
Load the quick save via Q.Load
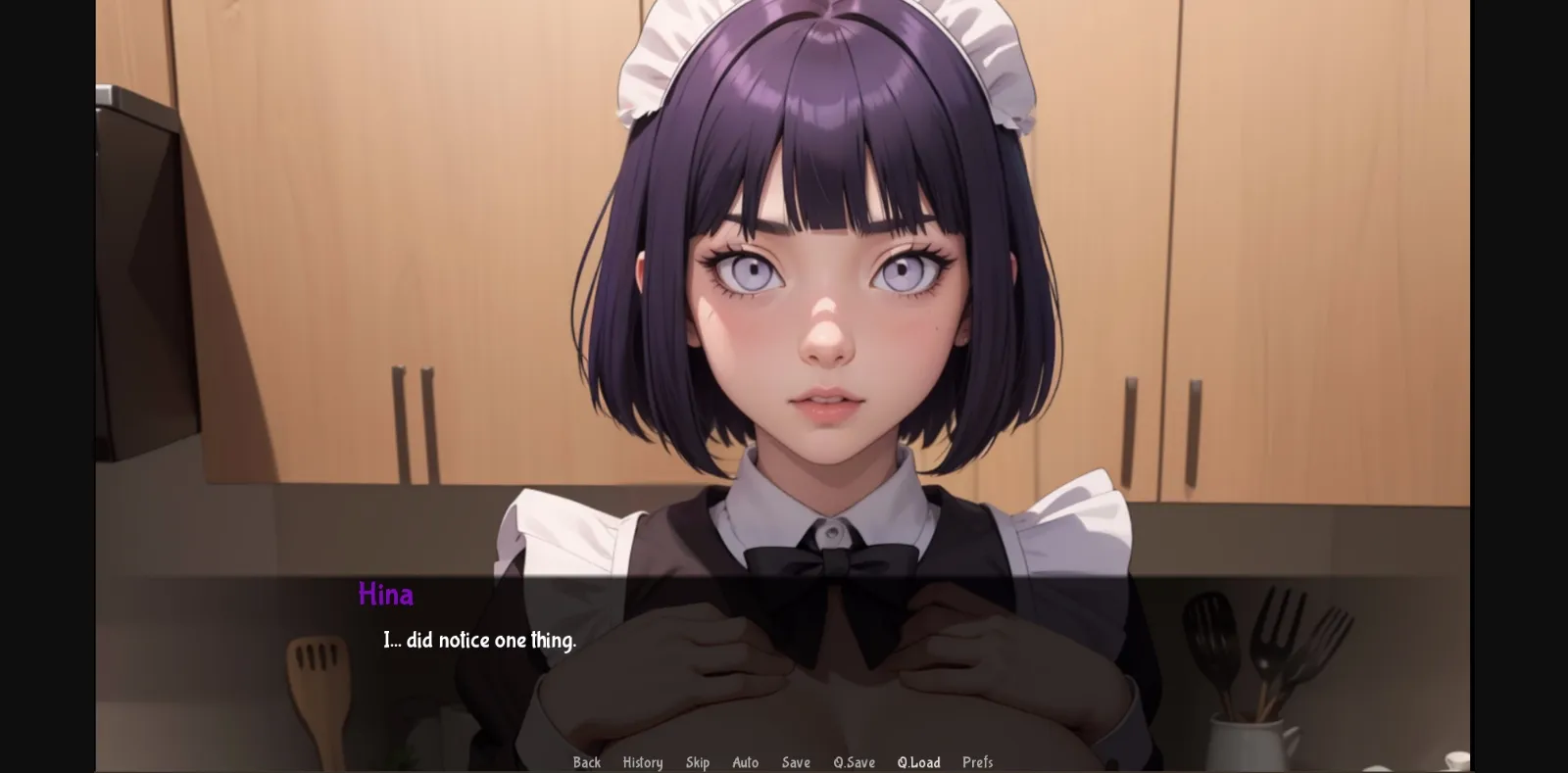(919, 762)
